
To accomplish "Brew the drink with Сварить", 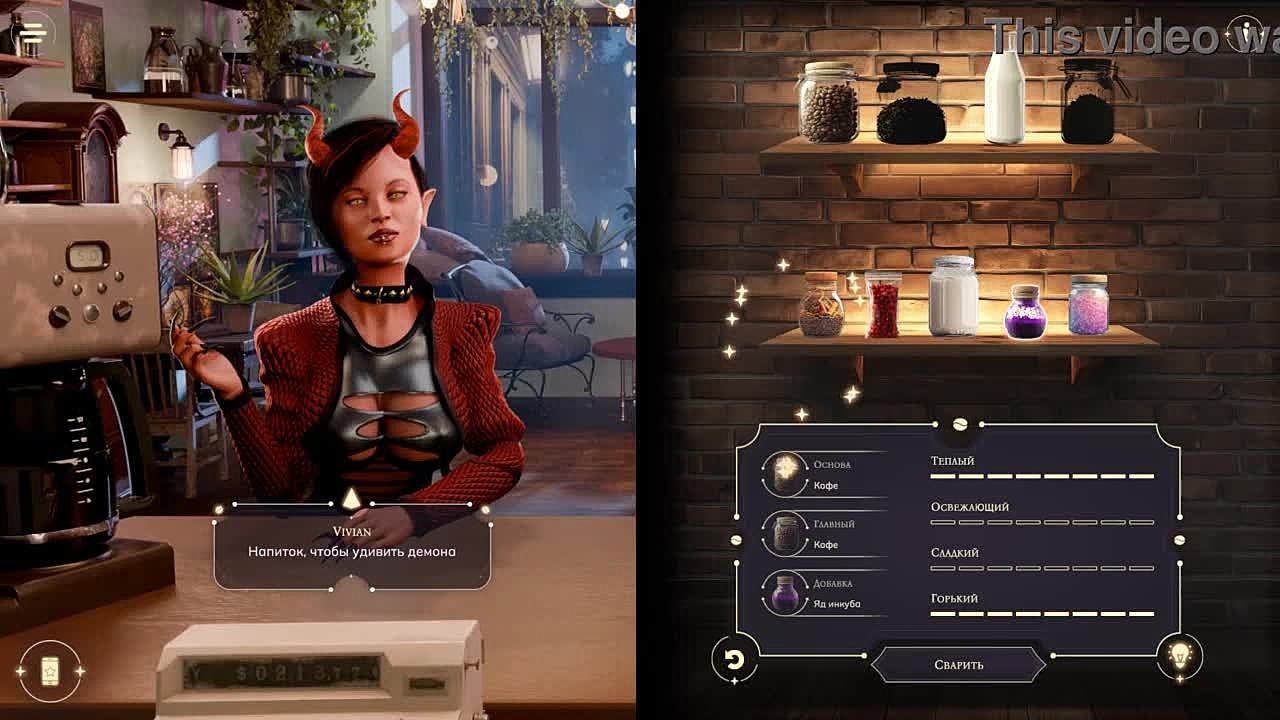I will (x=959, y=664).
